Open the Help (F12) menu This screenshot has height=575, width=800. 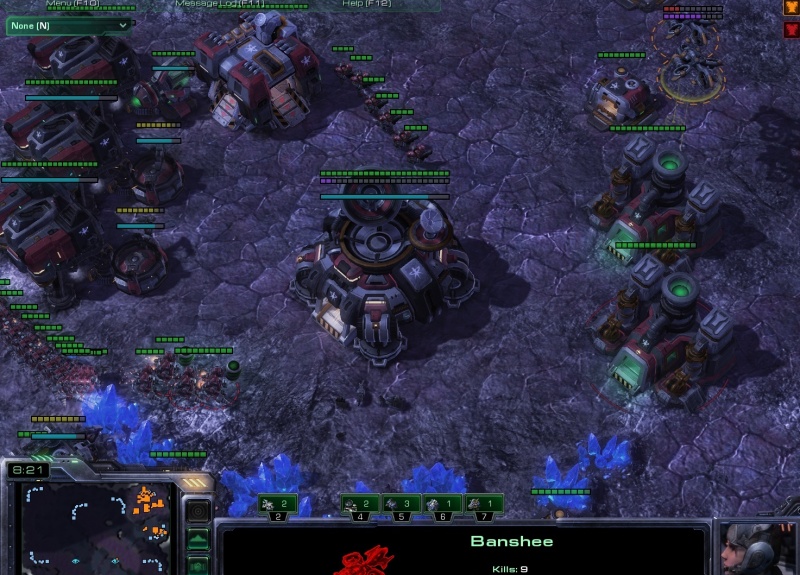tap(366, 4)
